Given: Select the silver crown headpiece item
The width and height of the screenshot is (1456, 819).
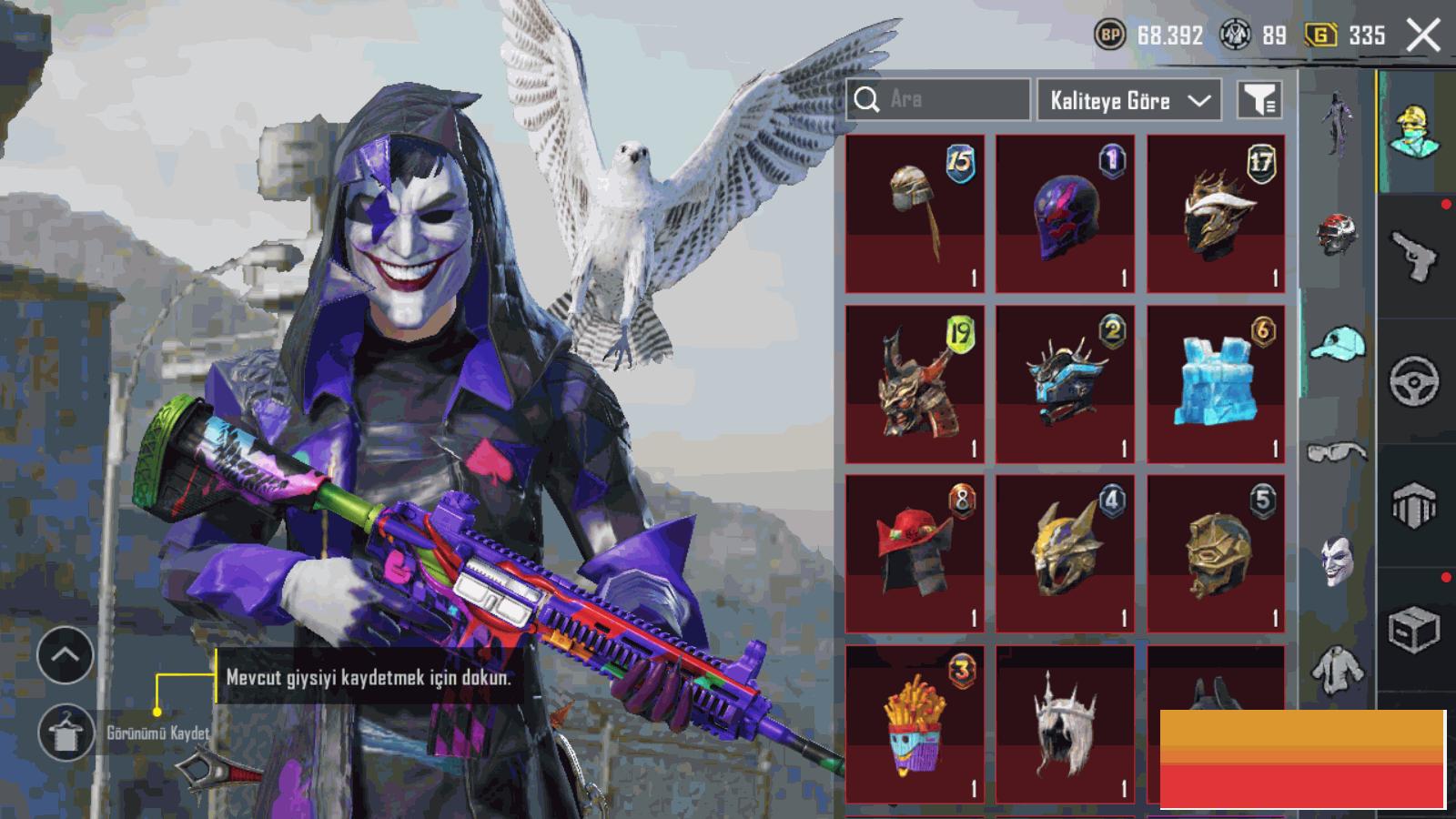Looking at the screenshot, I should click(x=1065, y=724).
